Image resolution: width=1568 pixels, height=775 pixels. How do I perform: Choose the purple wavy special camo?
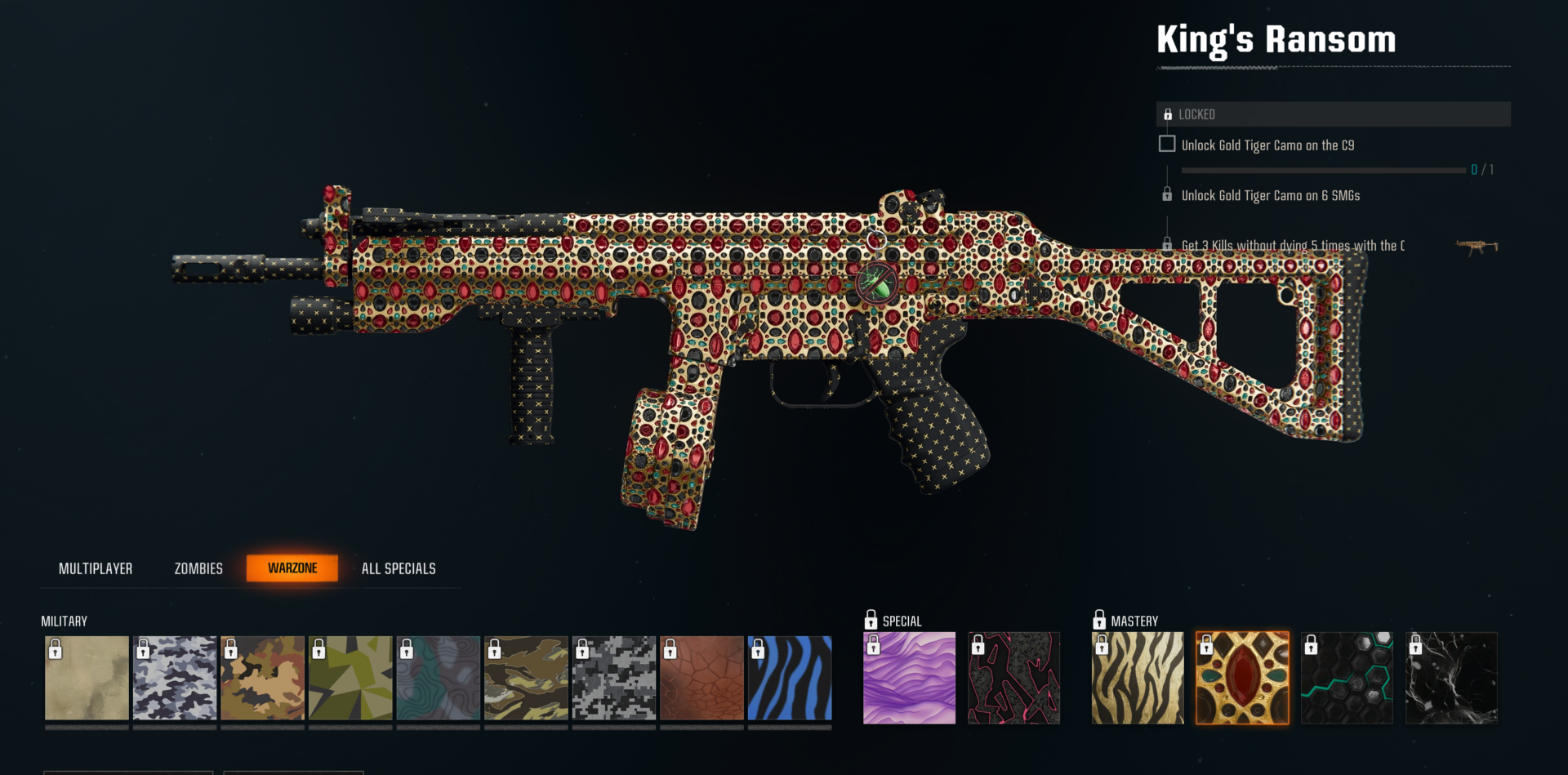(x=909, y=678)
